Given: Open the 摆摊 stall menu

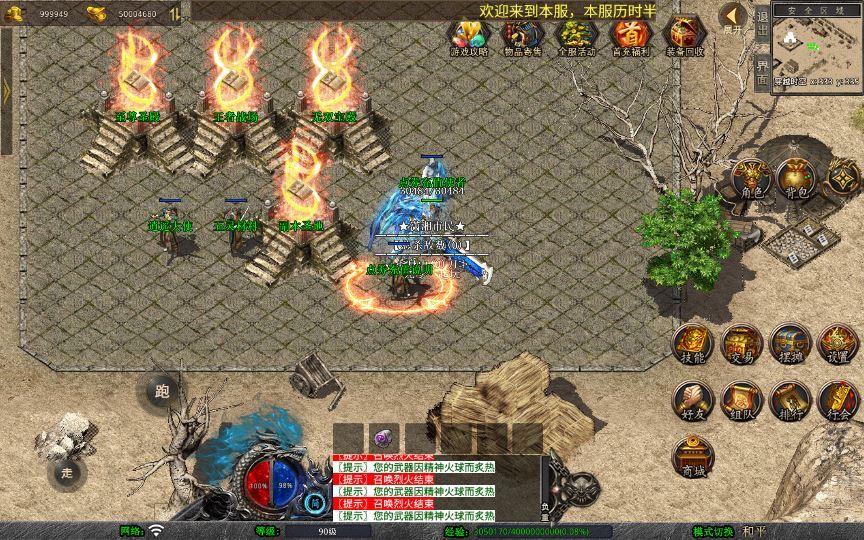Looking at the screenshot, I should click(x=789, y=344).
